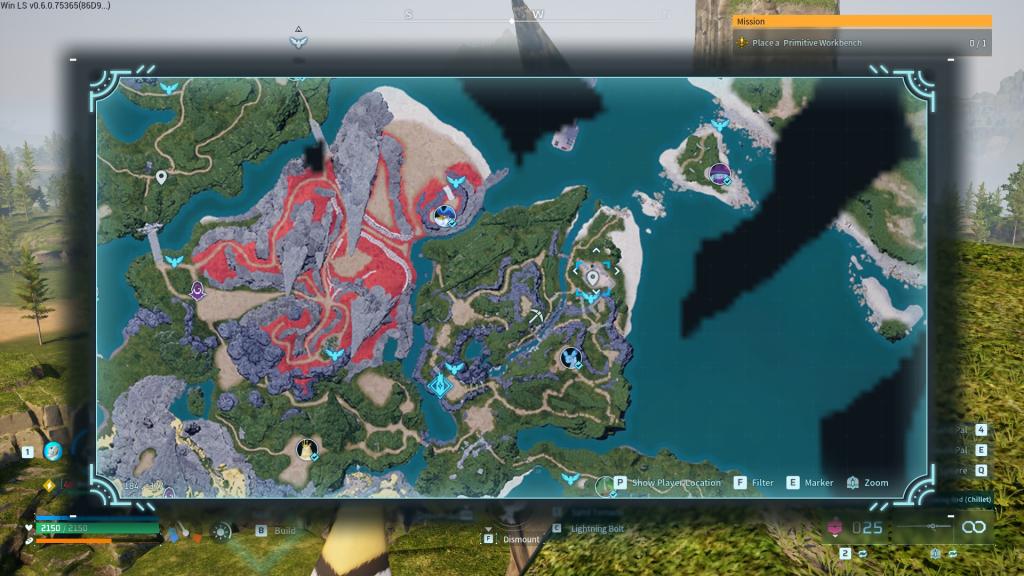
Task: Click the blue pal boss icon with checkmark
Action: pyautogui.click(x=570, y=356)
